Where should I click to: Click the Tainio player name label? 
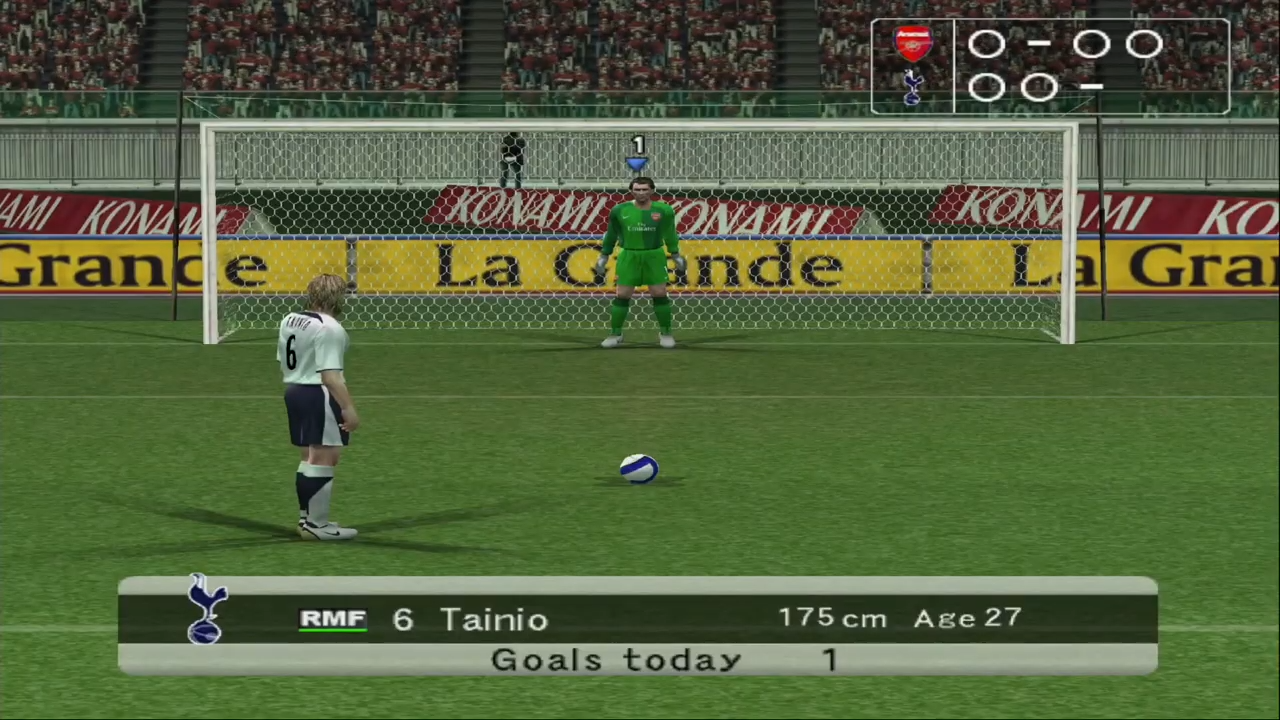[x=494, y=618]
